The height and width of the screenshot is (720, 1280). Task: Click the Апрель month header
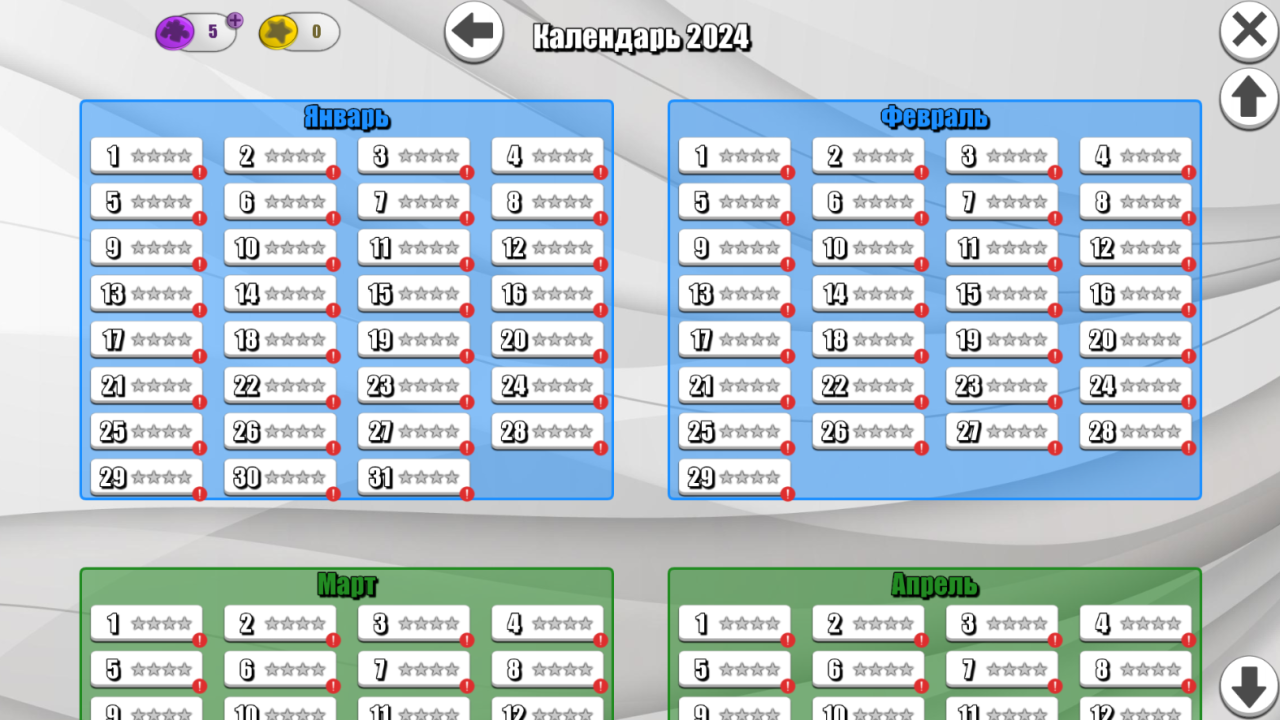pyautogui.click(x=934, y=584)
